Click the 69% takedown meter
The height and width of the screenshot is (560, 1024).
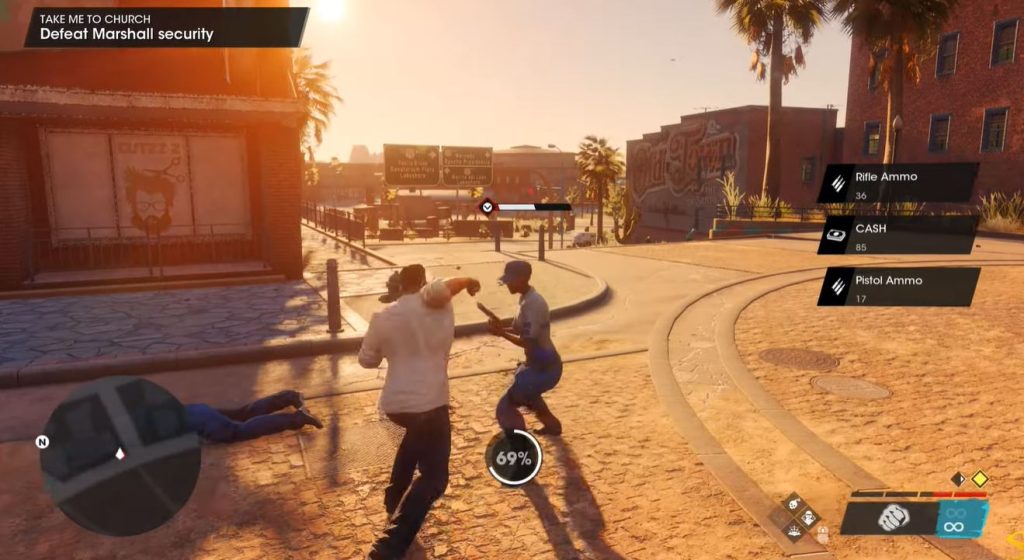coord(514,459)
